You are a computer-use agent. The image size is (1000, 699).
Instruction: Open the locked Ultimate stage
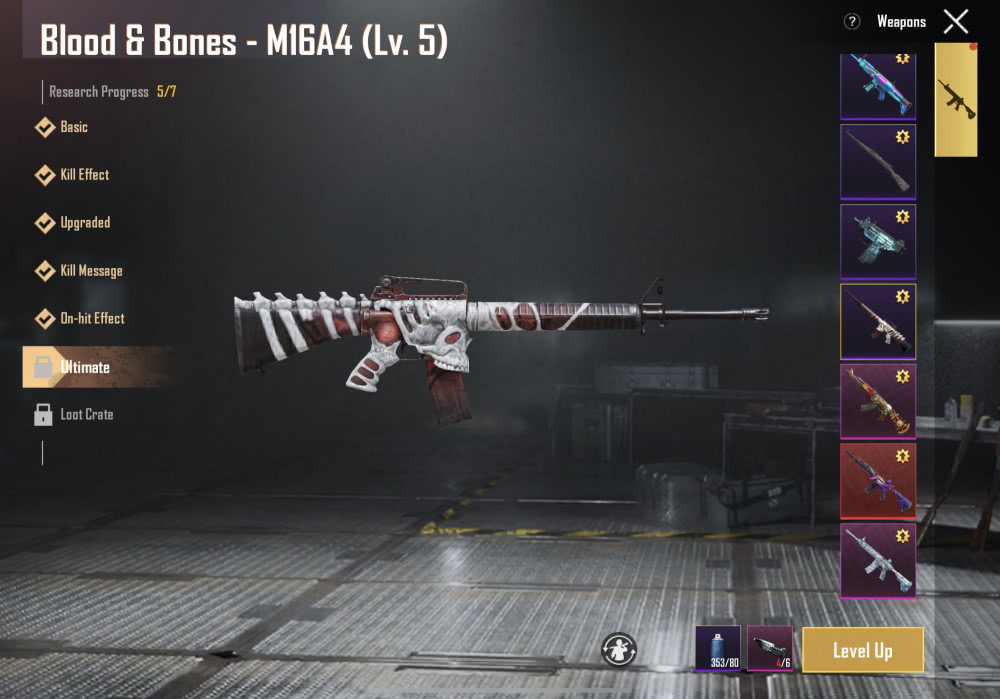pyautogui.click(x=84, y=367)
